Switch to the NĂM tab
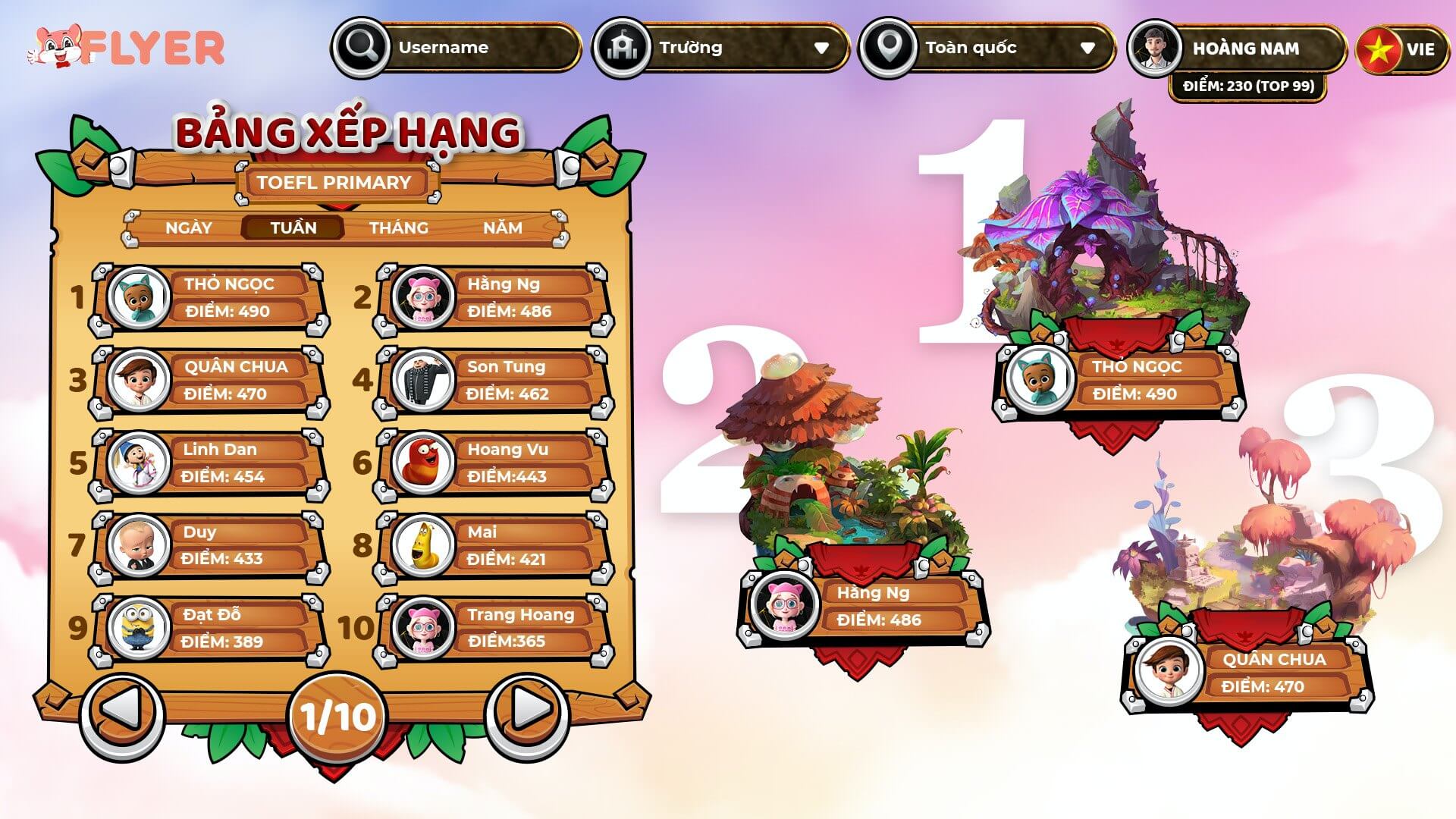Image resolution: width=1456 pixels, height=819 pixels. 502,227
